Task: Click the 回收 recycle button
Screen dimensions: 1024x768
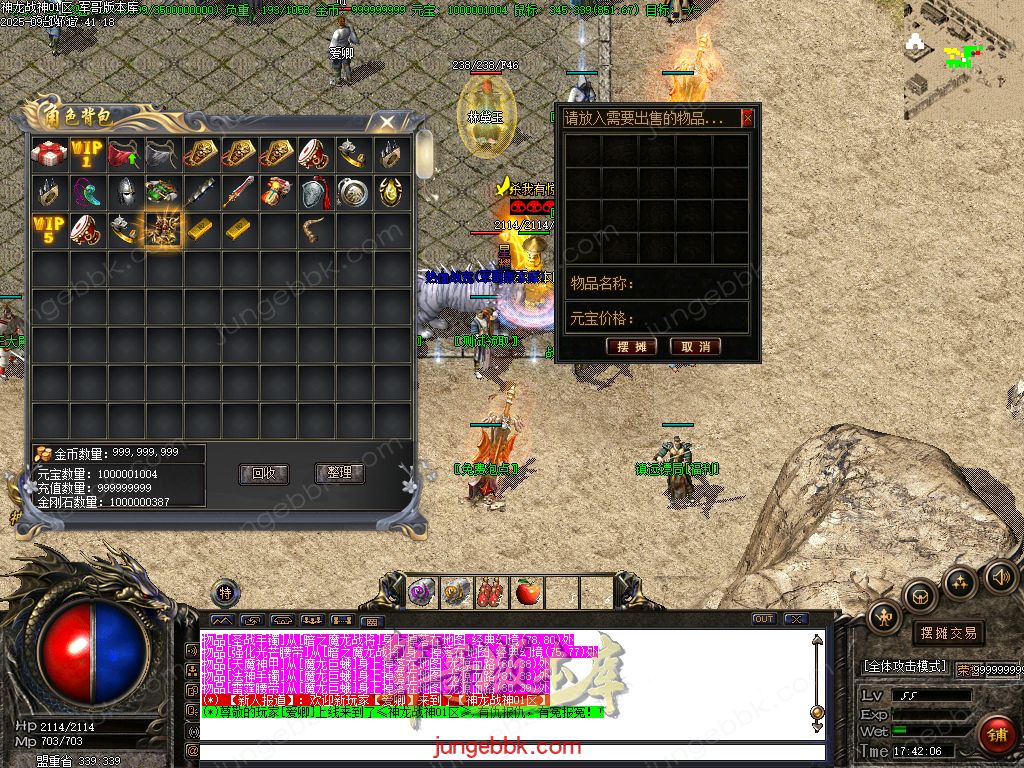Action: pos(263,473)
